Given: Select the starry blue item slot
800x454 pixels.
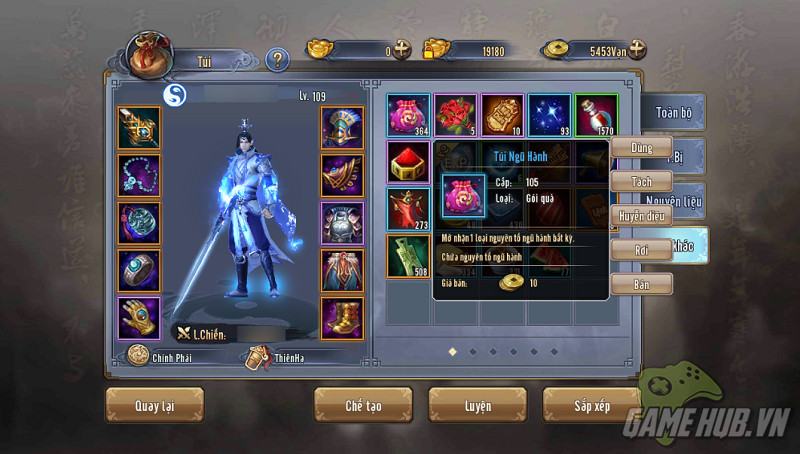Looking at the screenshot, I should [x=549, y=116].
